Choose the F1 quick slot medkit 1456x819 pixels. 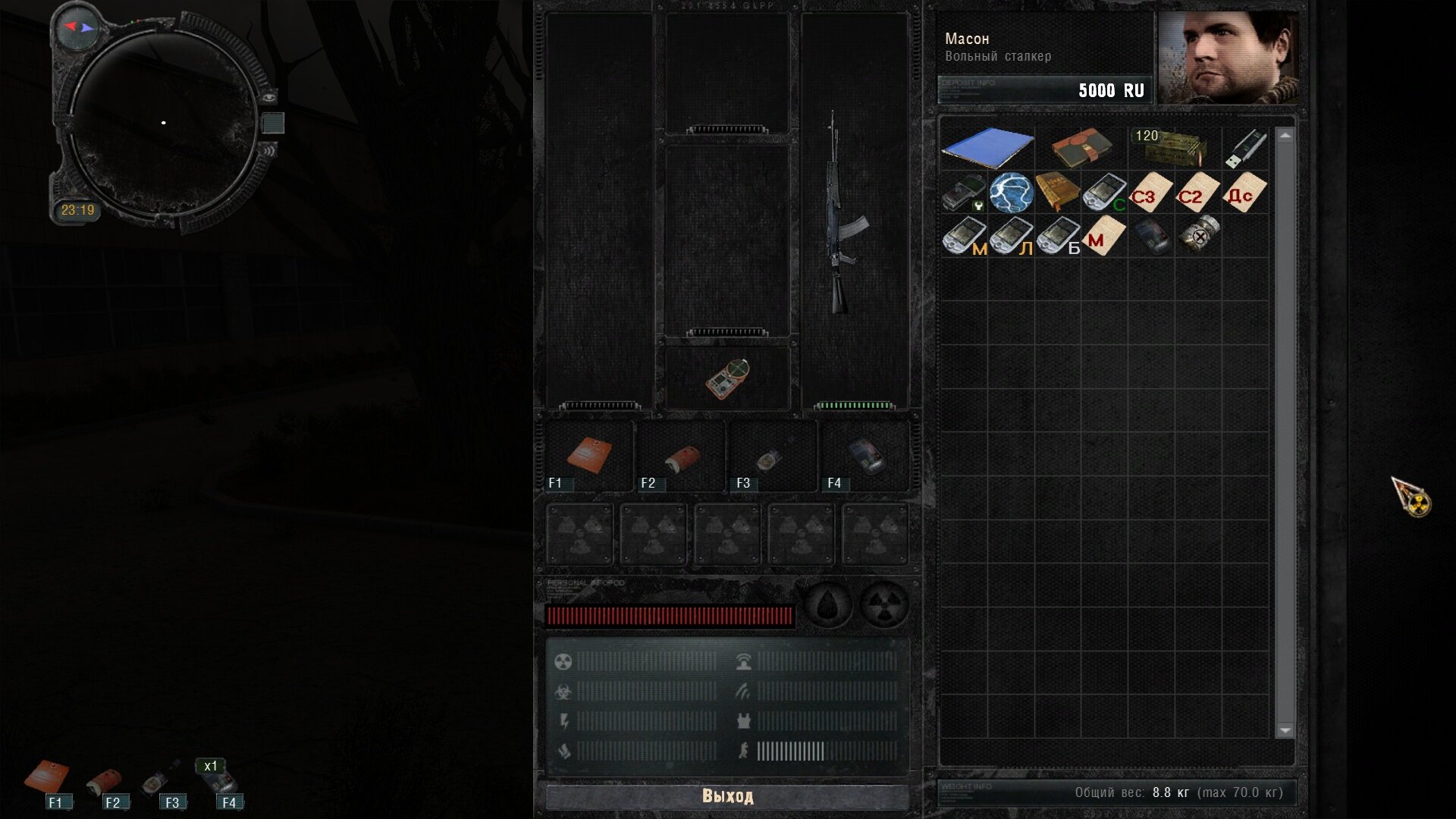coord(589,455)
